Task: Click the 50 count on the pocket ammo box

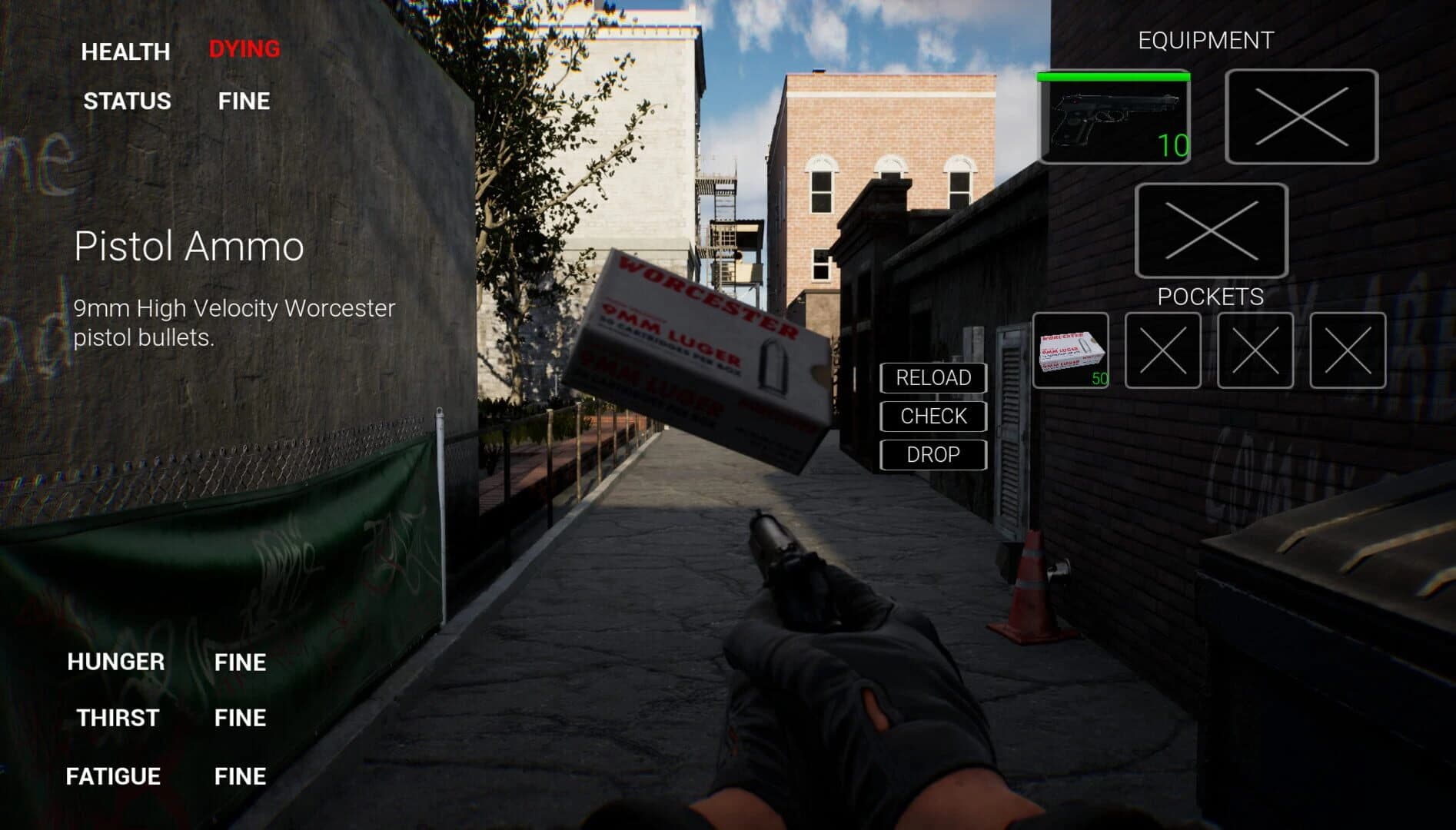Action: (x=1099, y=378)
